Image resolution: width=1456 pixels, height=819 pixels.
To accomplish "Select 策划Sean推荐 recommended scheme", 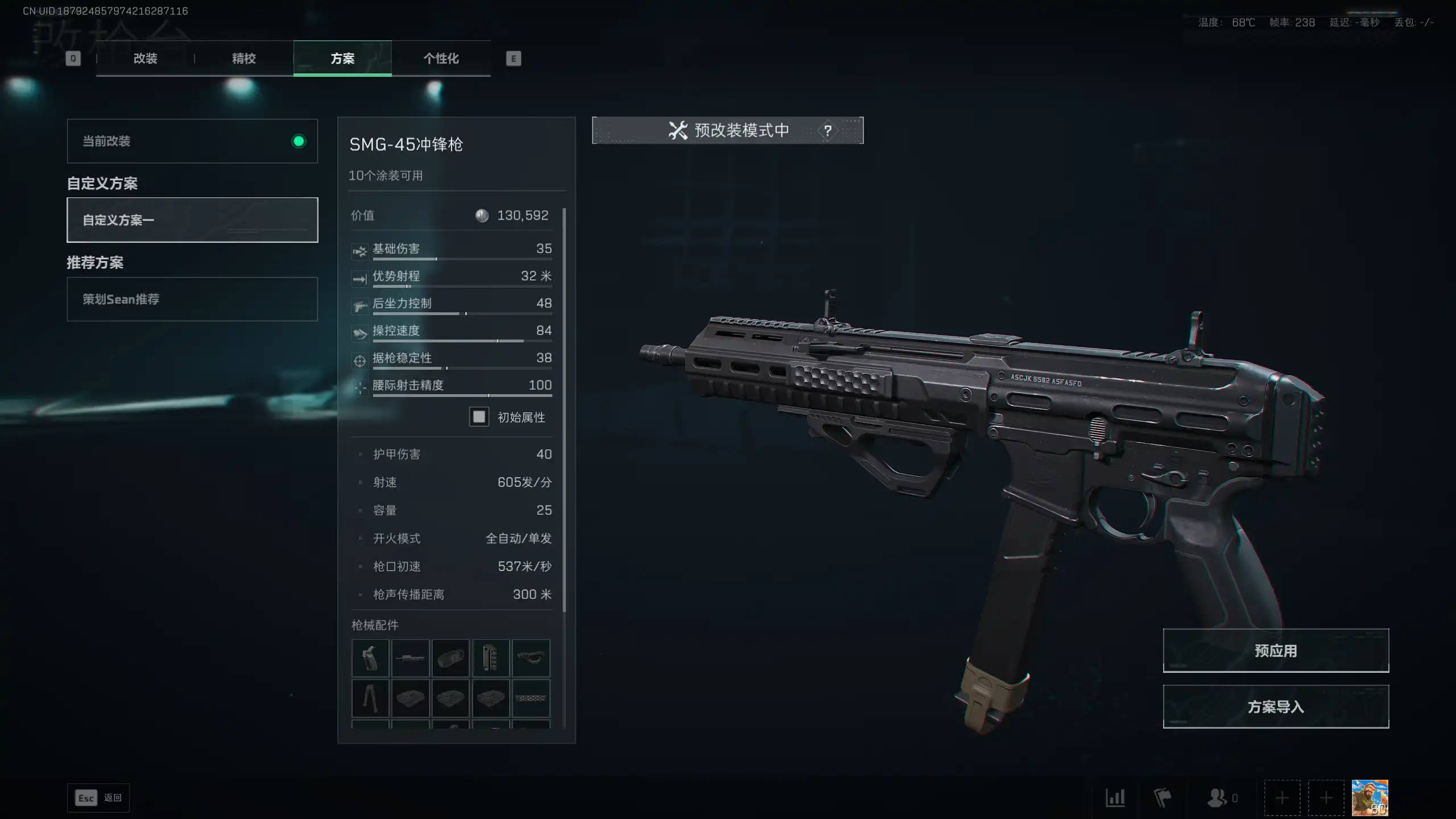I will click(x=192, y=299).
